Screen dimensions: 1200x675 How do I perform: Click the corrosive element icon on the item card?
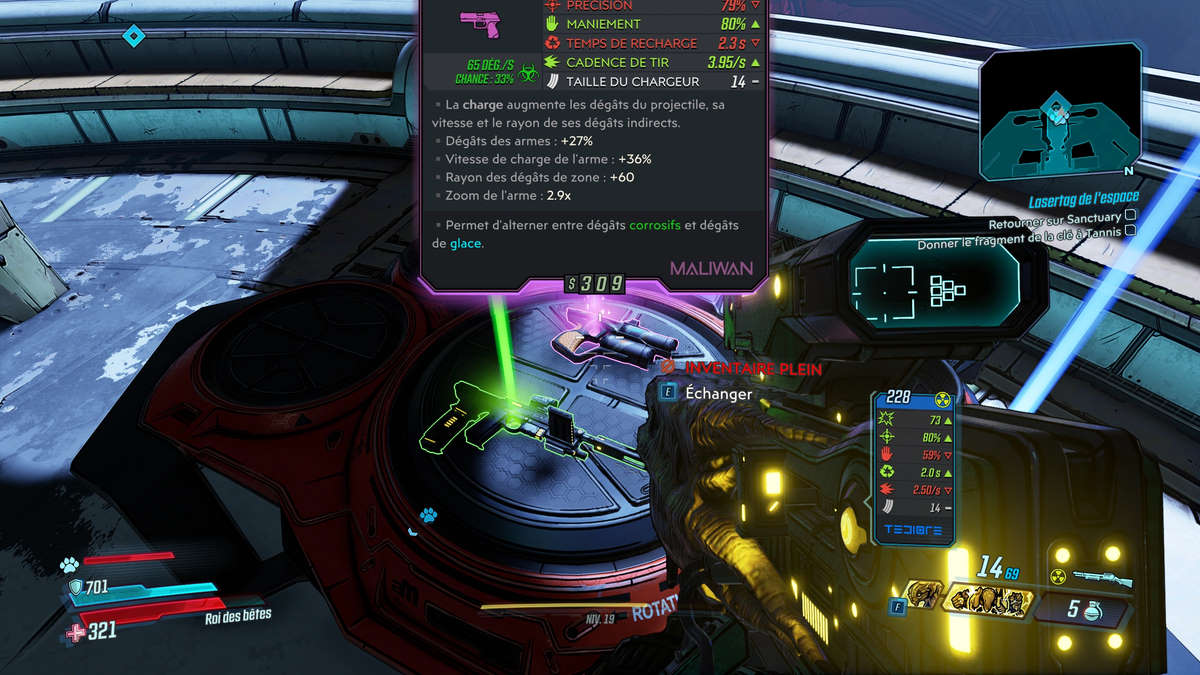(529, 71)
